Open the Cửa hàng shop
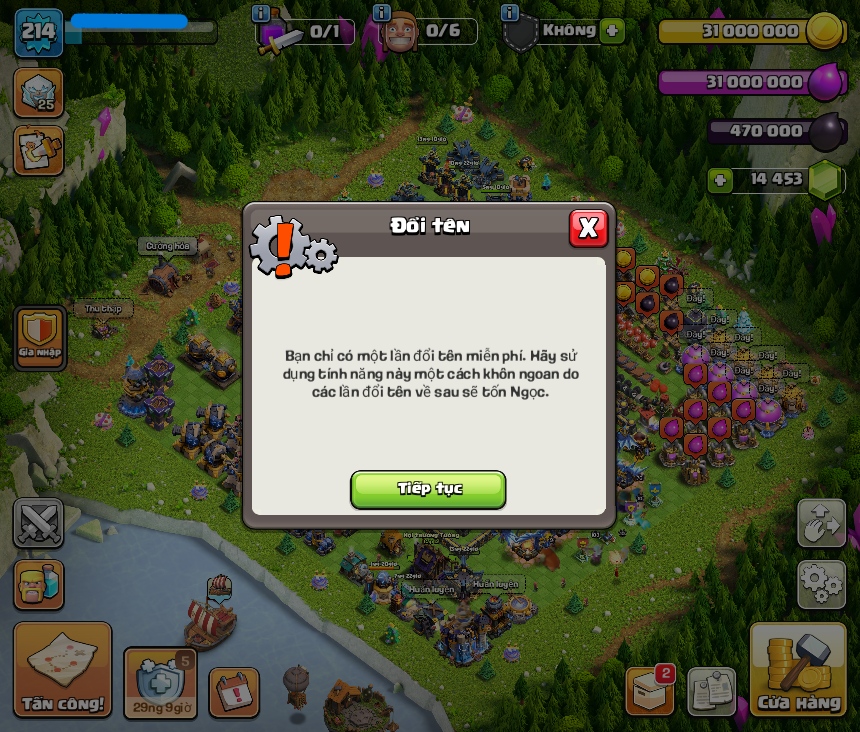 coord(798,670)
